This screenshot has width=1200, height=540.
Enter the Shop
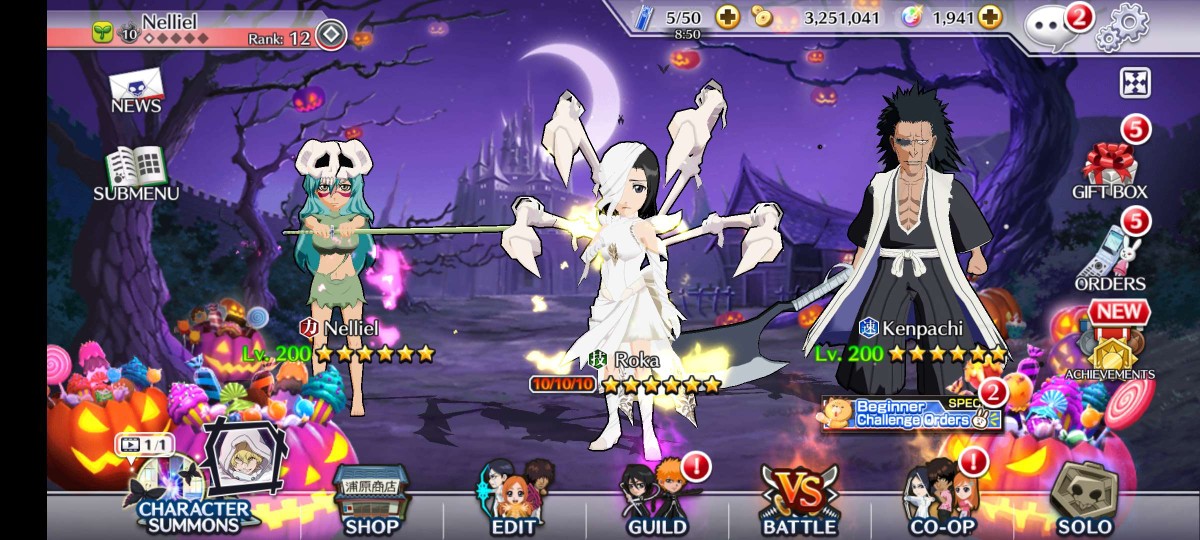pyautogui.click(x=371, y=500)
